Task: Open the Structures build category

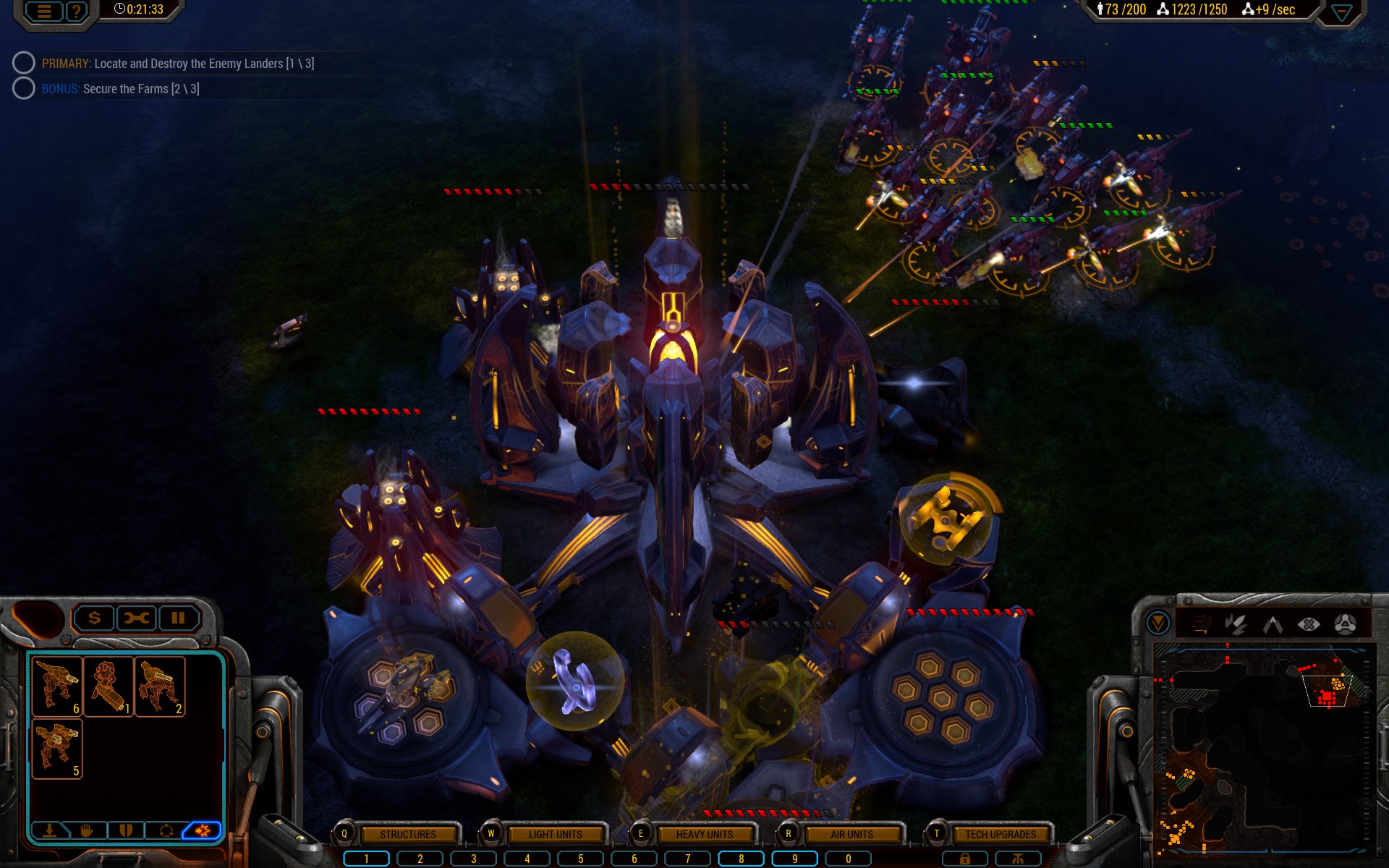Action: point(408,834)
